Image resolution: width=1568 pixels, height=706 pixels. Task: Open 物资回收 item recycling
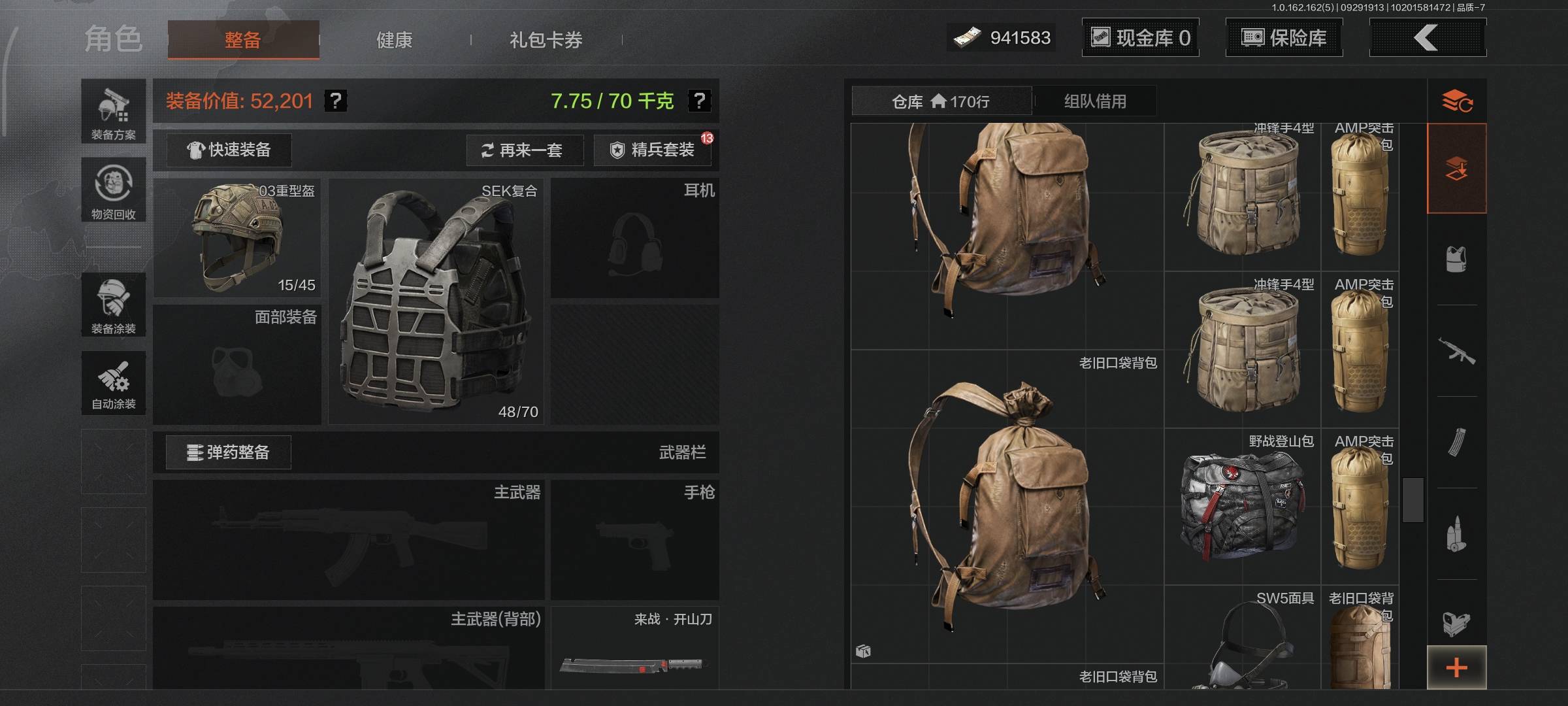(x=114, y=190)
